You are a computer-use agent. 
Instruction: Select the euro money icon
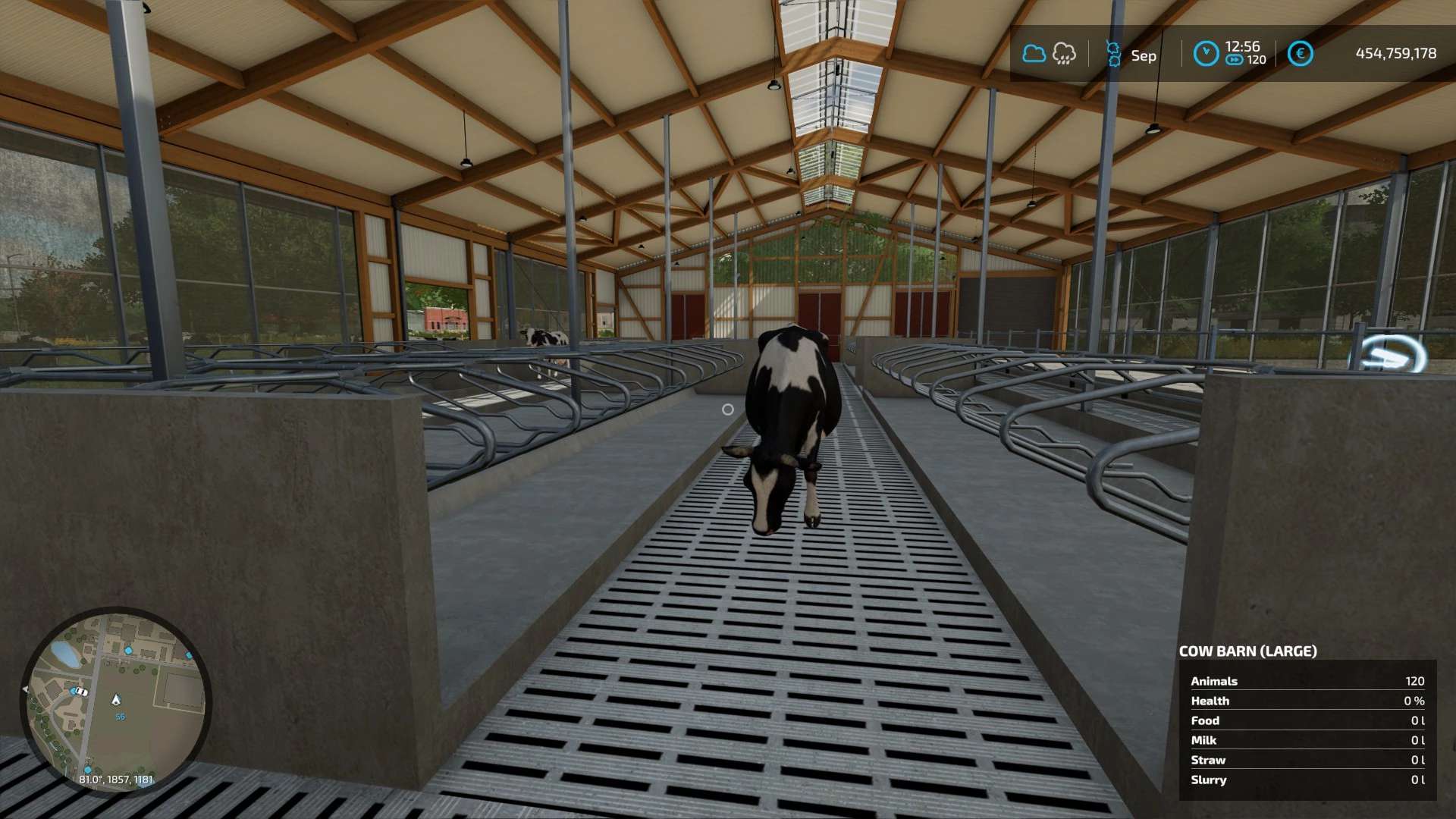coord(1300,54)
